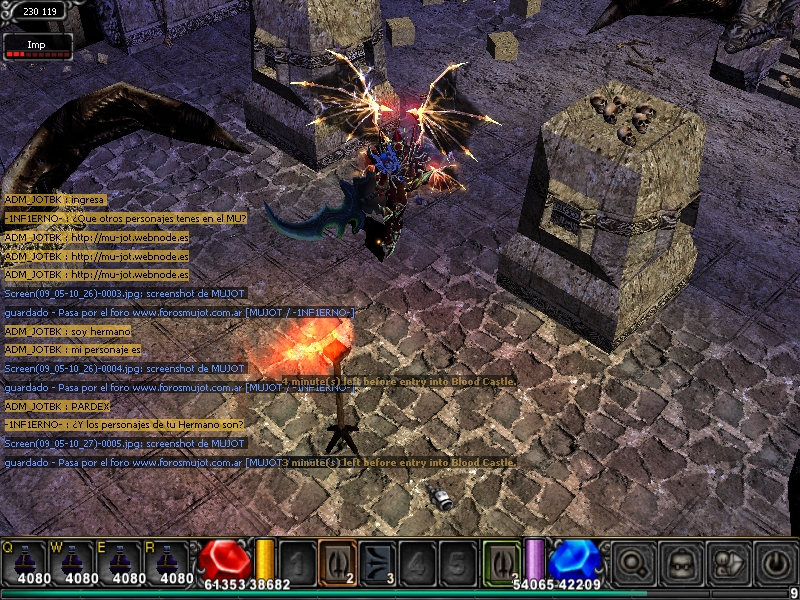
Task: Select the empty skill slot 1
Action: (297, 561)
